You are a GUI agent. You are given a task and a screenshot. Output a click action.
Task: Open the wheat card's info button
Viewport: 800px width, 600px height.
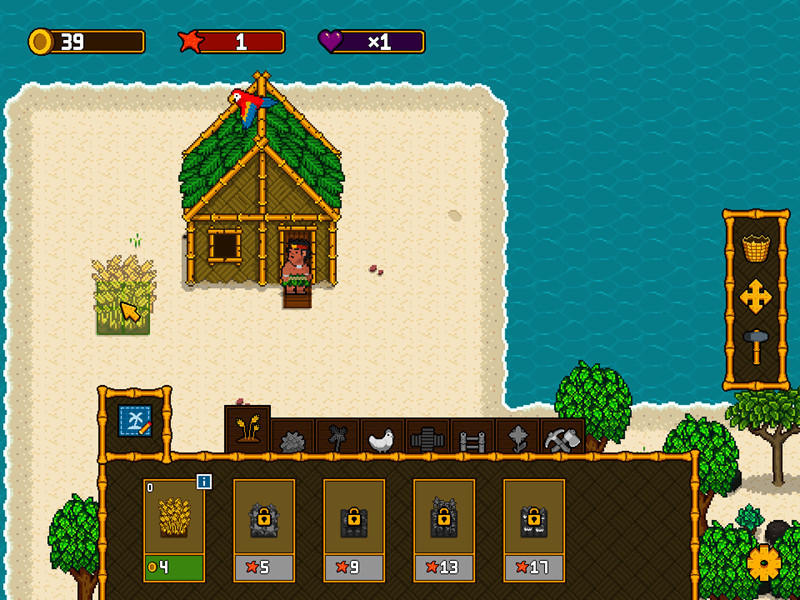pyautogui.click(x=204, y=482)
